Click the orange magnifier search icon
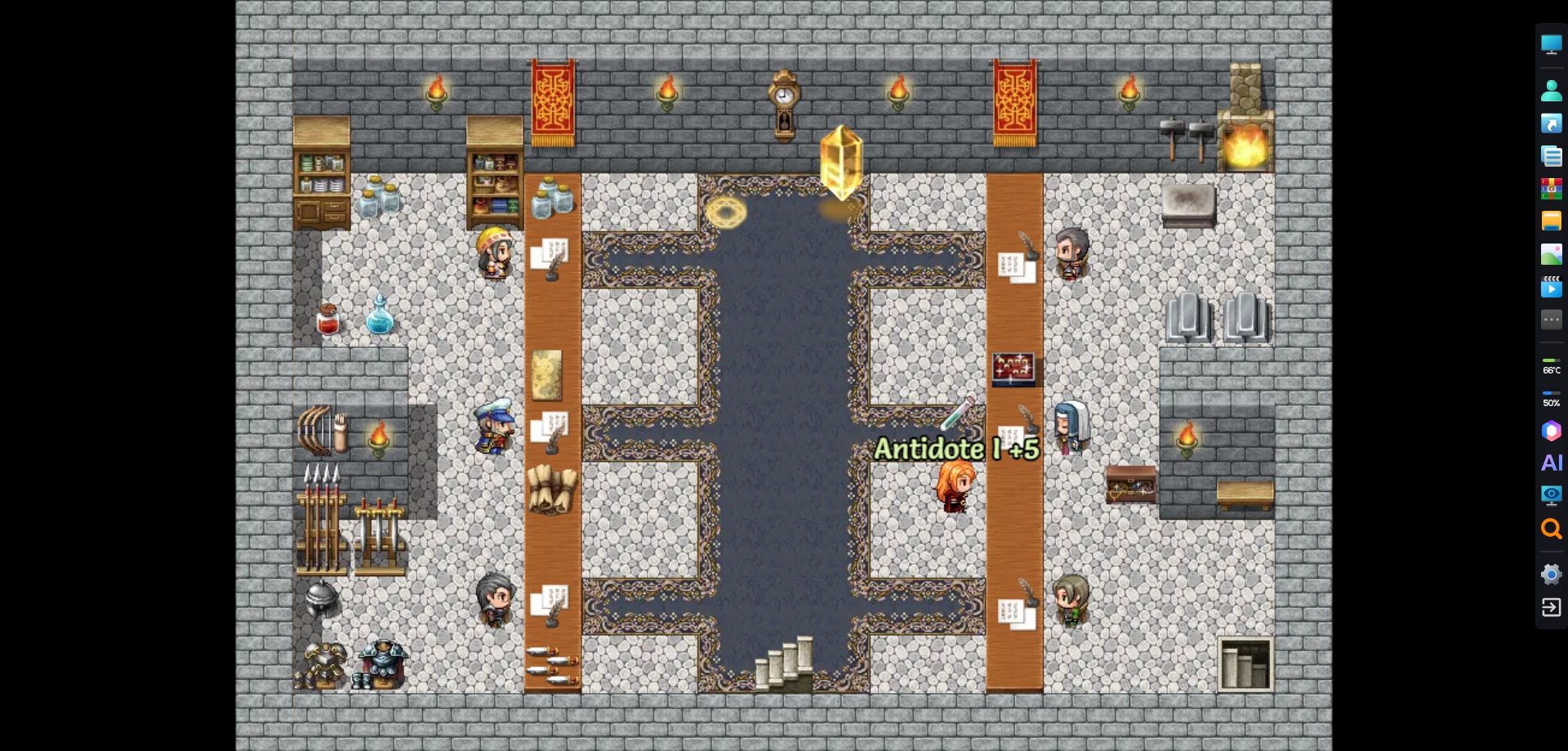The image size is (1568, 751). click(x=1551, y=530)
